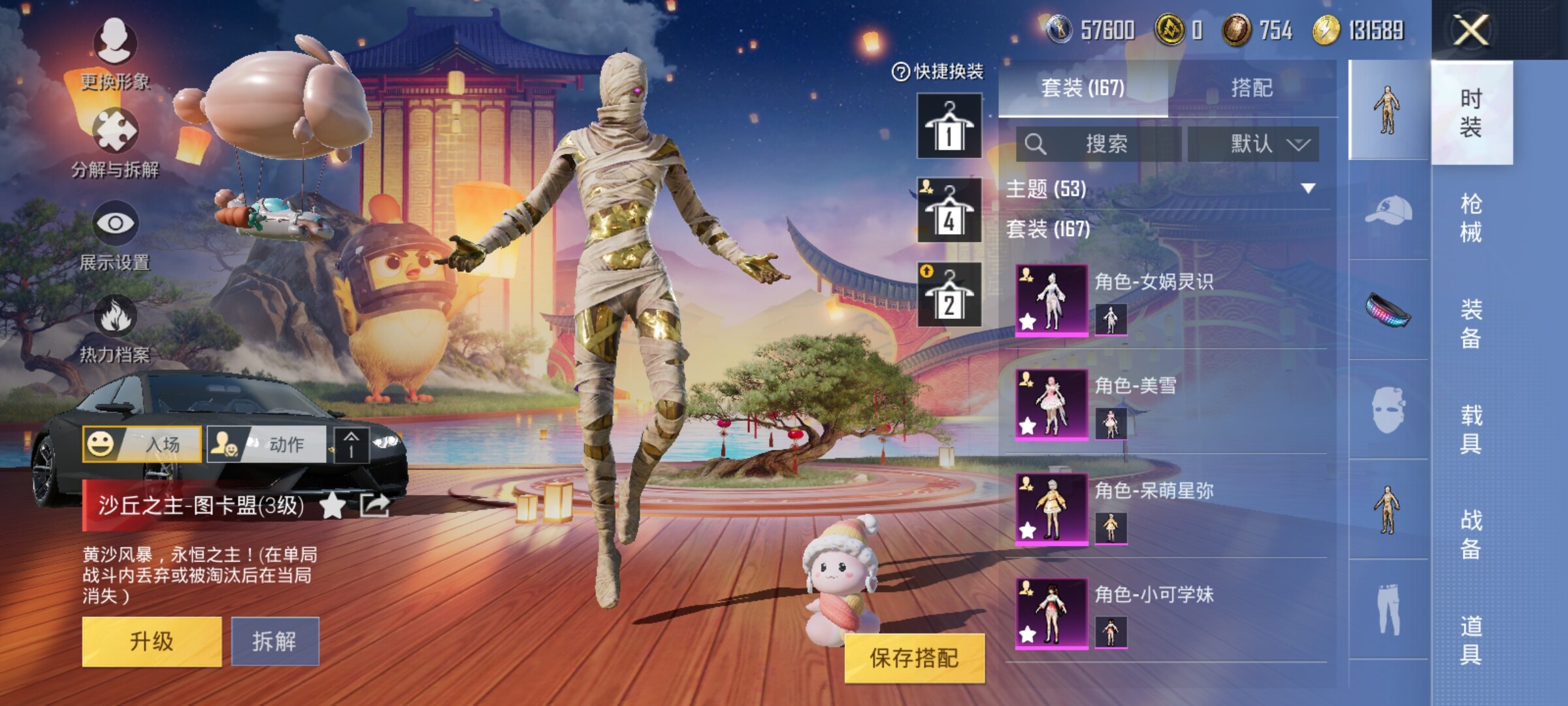Image resolution: width=1568 pixels, height=706 pixels.
Task: Switch to the 搭配 tab
Action: click(x=1252, y=88)
